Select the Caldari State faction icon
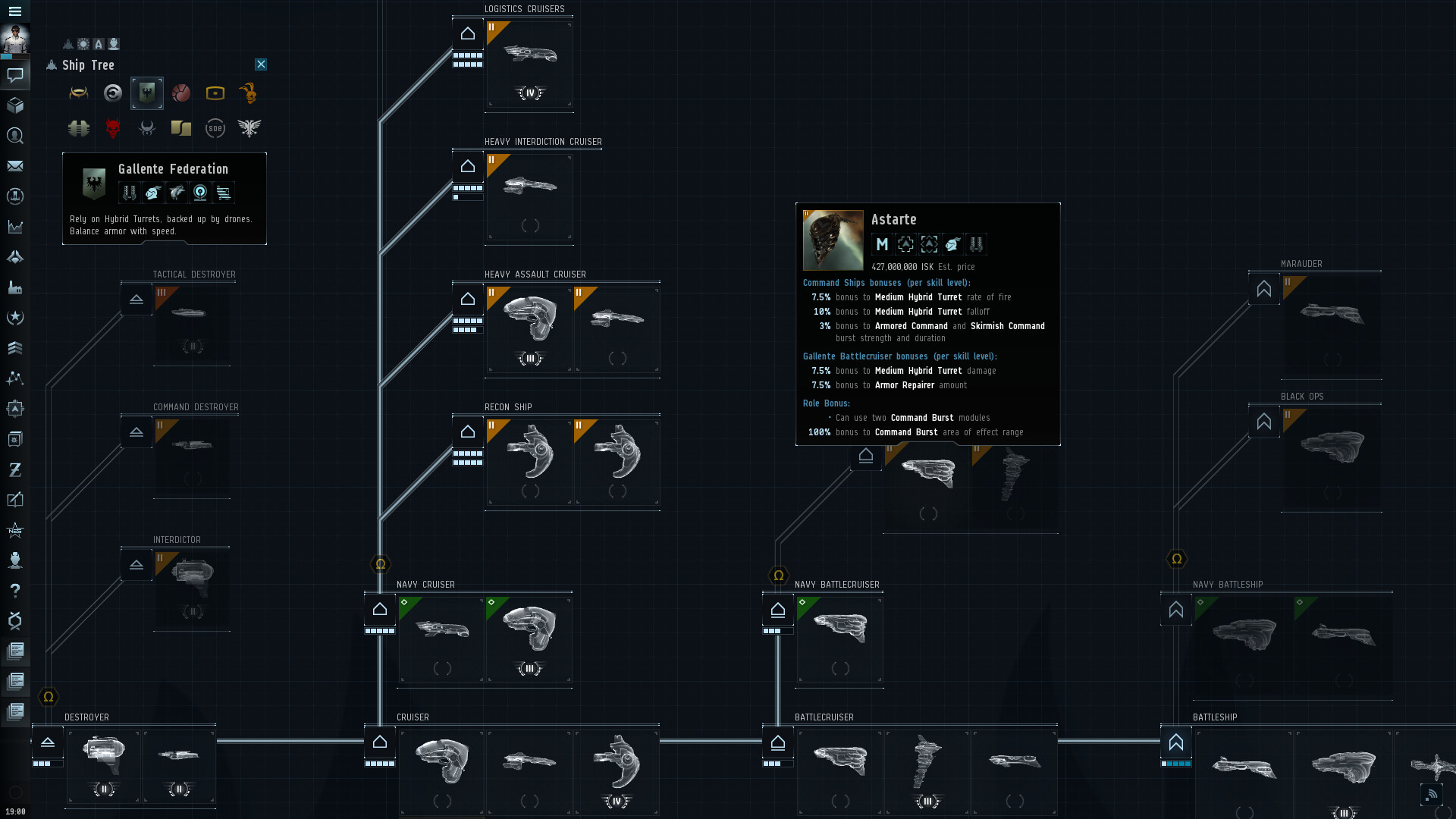Image resolution: width=1456 pixels, height=819 pixels. (112, 93)
